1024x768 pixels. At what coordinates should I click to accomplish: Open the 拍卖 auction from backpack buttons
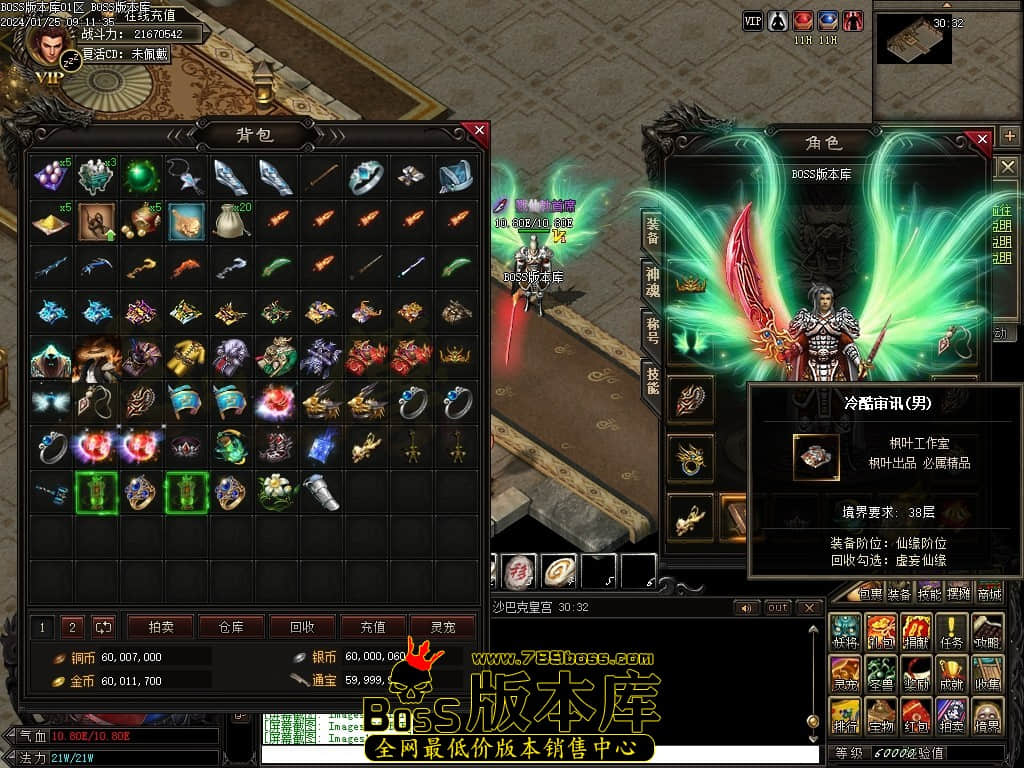coord(161,627)
